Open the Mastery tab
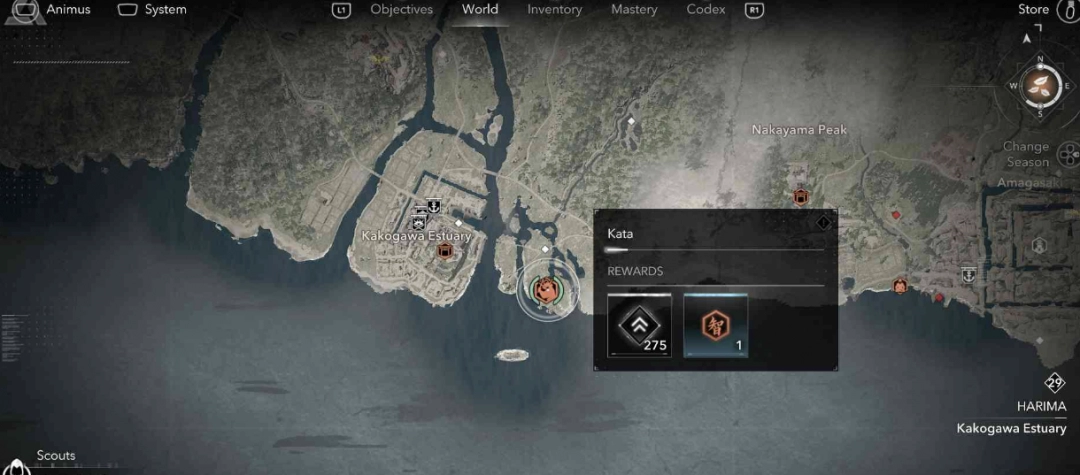 pyautogui.click(x=634, y=10)
